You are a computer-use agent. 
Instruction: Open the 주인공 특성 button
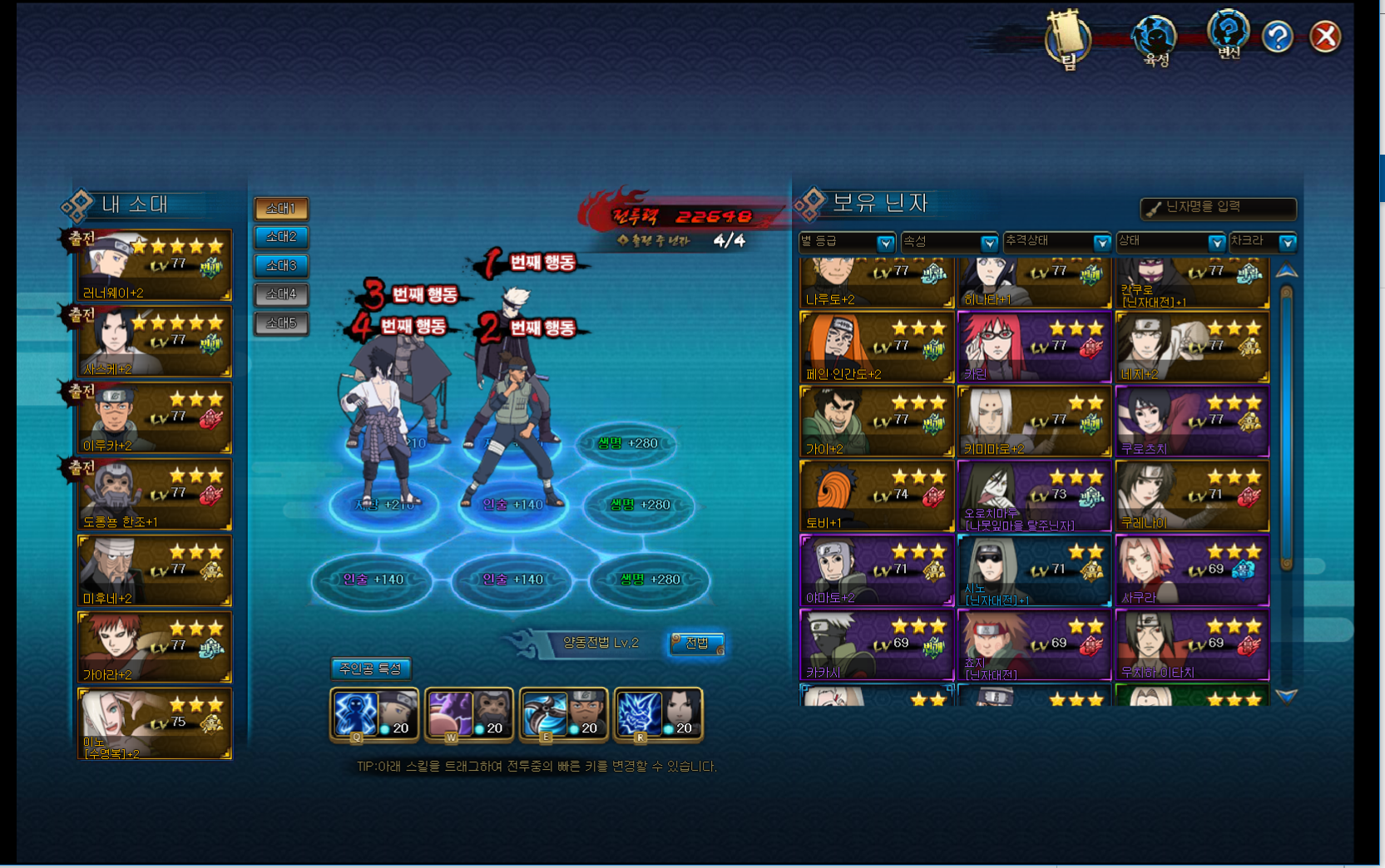tap(370, 668)
